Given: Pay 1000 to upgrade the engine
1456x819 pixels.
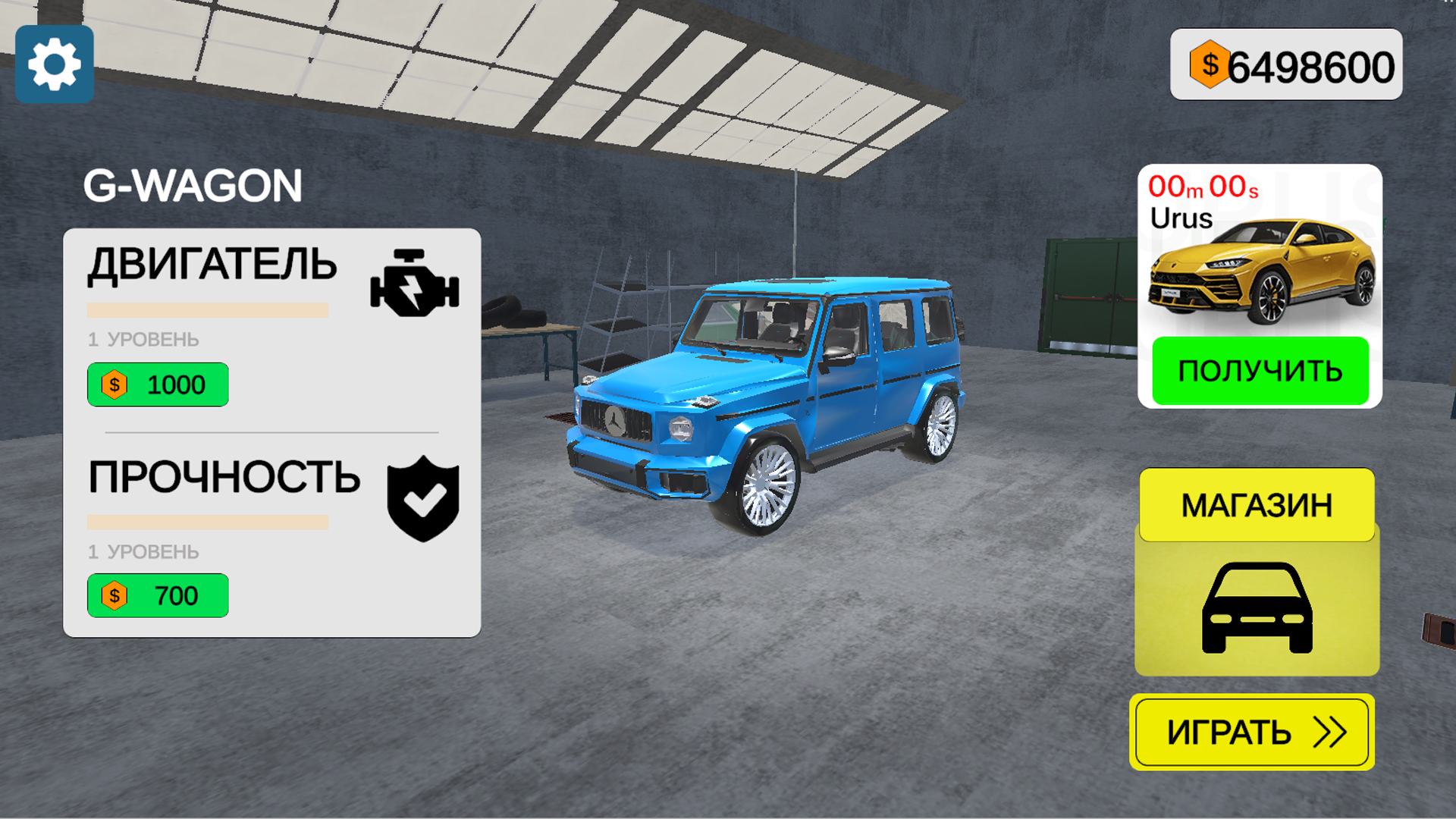Looking at the screenshot, I should [x=158, y=384].
